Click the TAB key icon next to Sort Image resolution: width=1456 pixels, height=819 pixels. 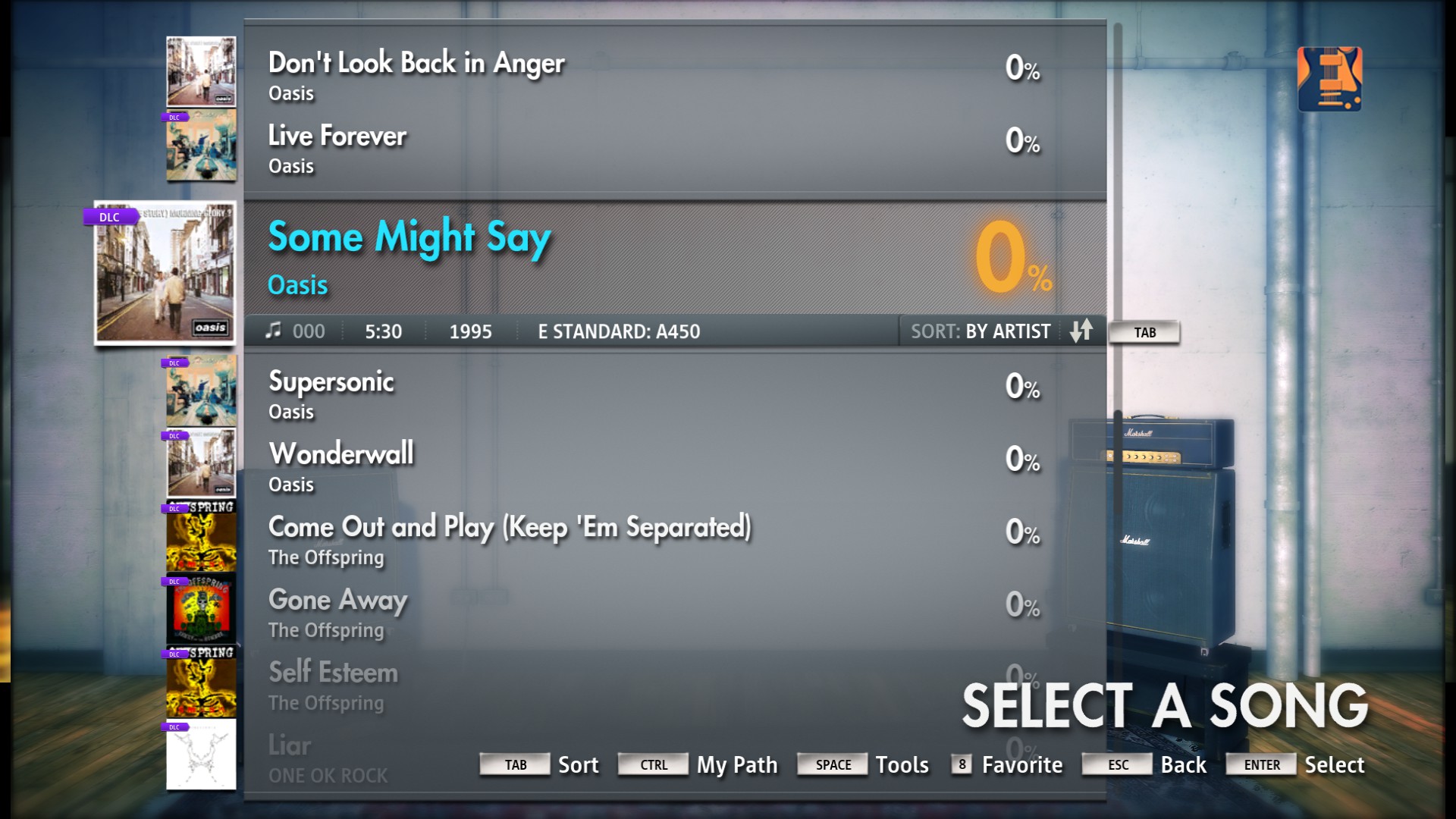pyautogui.click(x=515, y=764)
